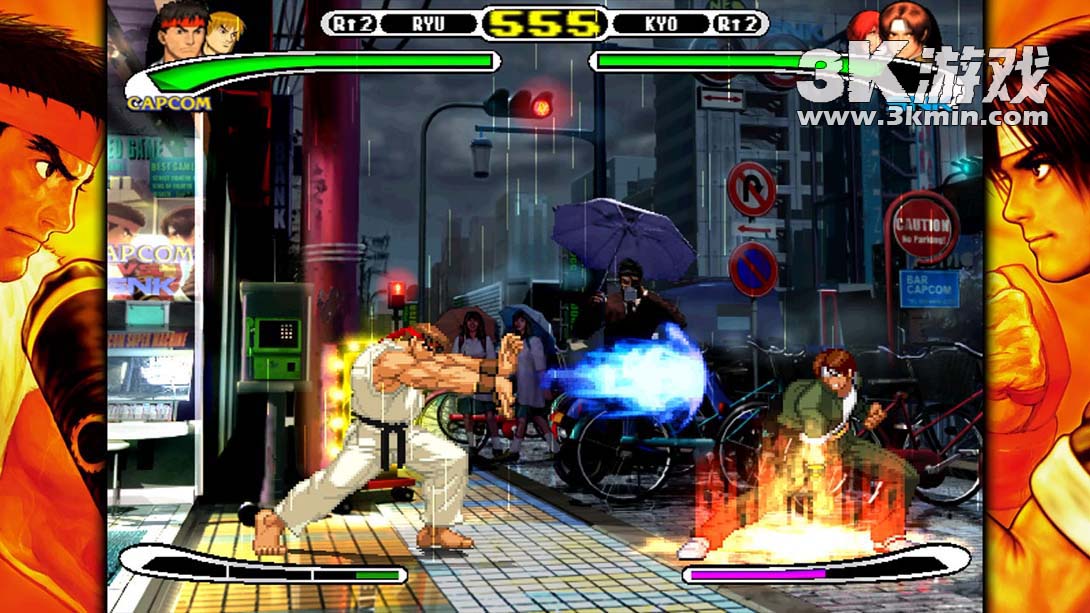1090x613 pixels.
Task: Choose the brown-haired Kyo portrait
Action: pyautogui.click(x=910, y=28)
